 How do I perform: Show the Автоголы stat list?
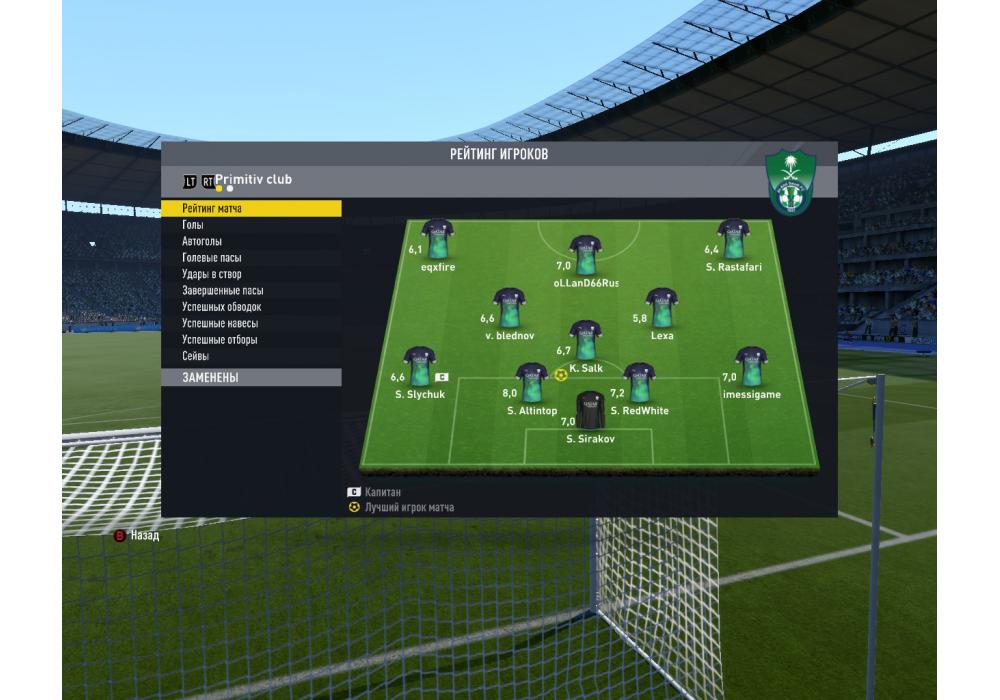(202, 242)
